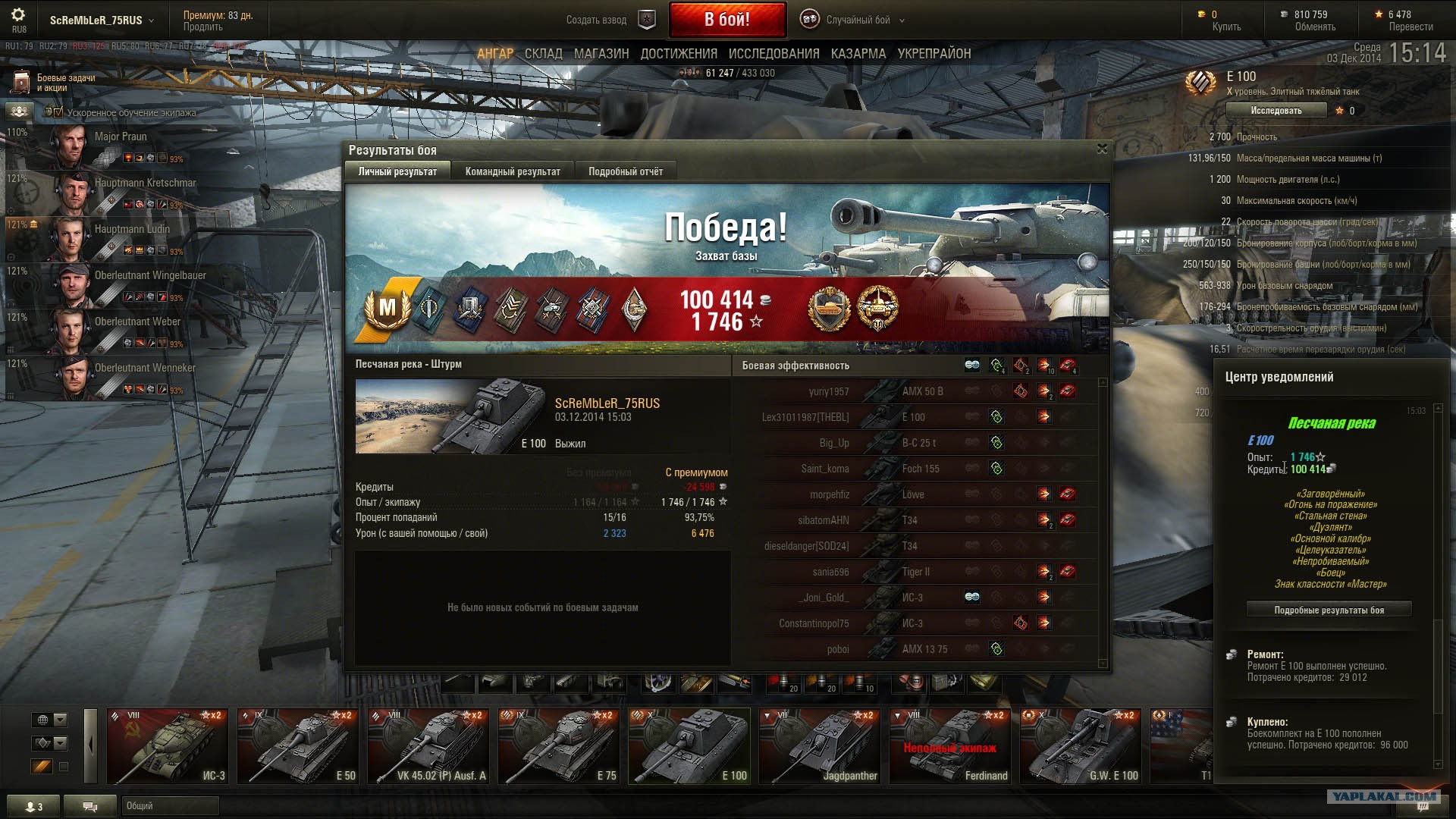This screenshot has height=819, width=1456.
Task: Open the КАЗАРМА menu
Action: pos(858,54)
